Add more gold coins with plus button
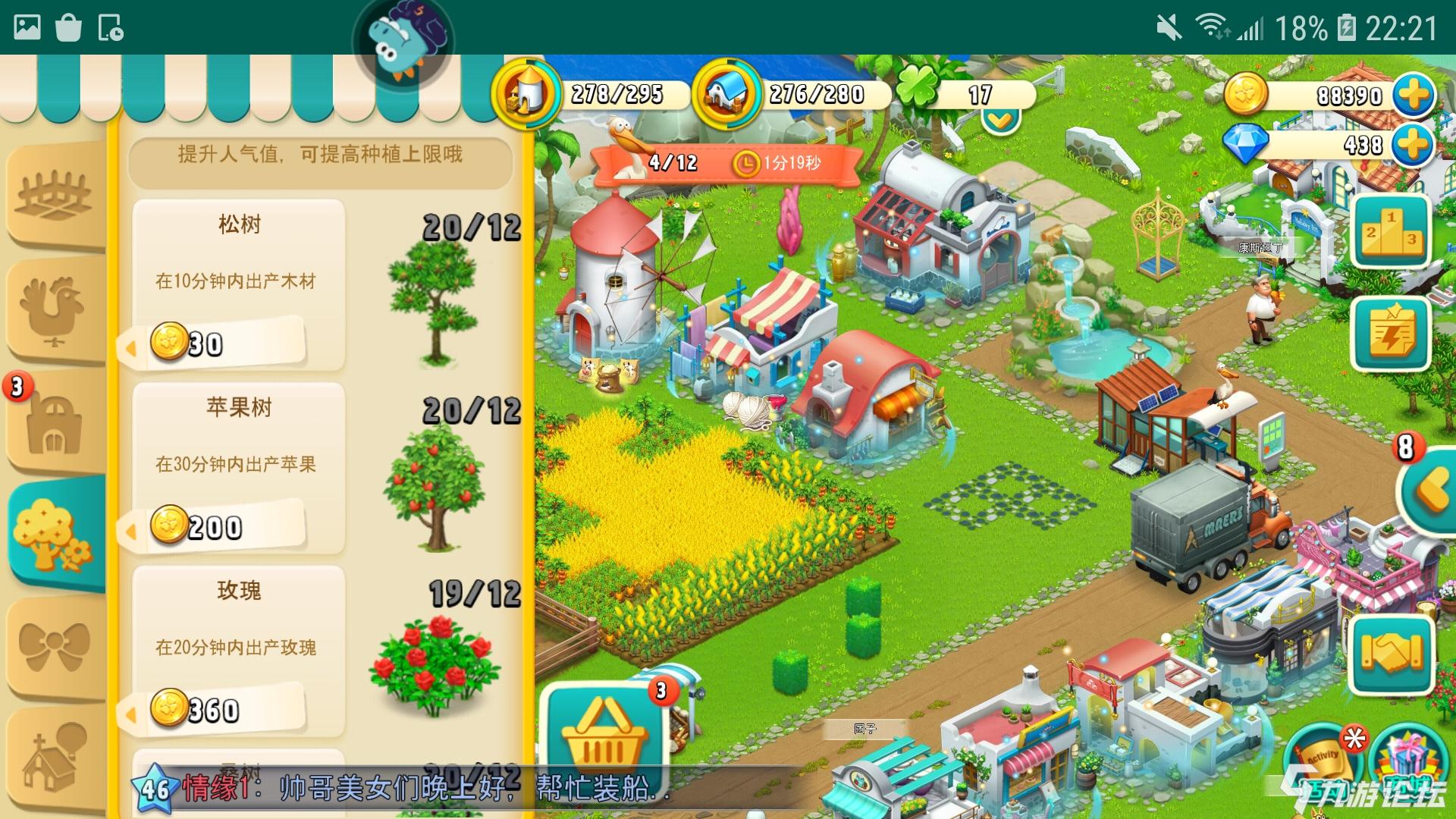 (x=1414, y=96)
